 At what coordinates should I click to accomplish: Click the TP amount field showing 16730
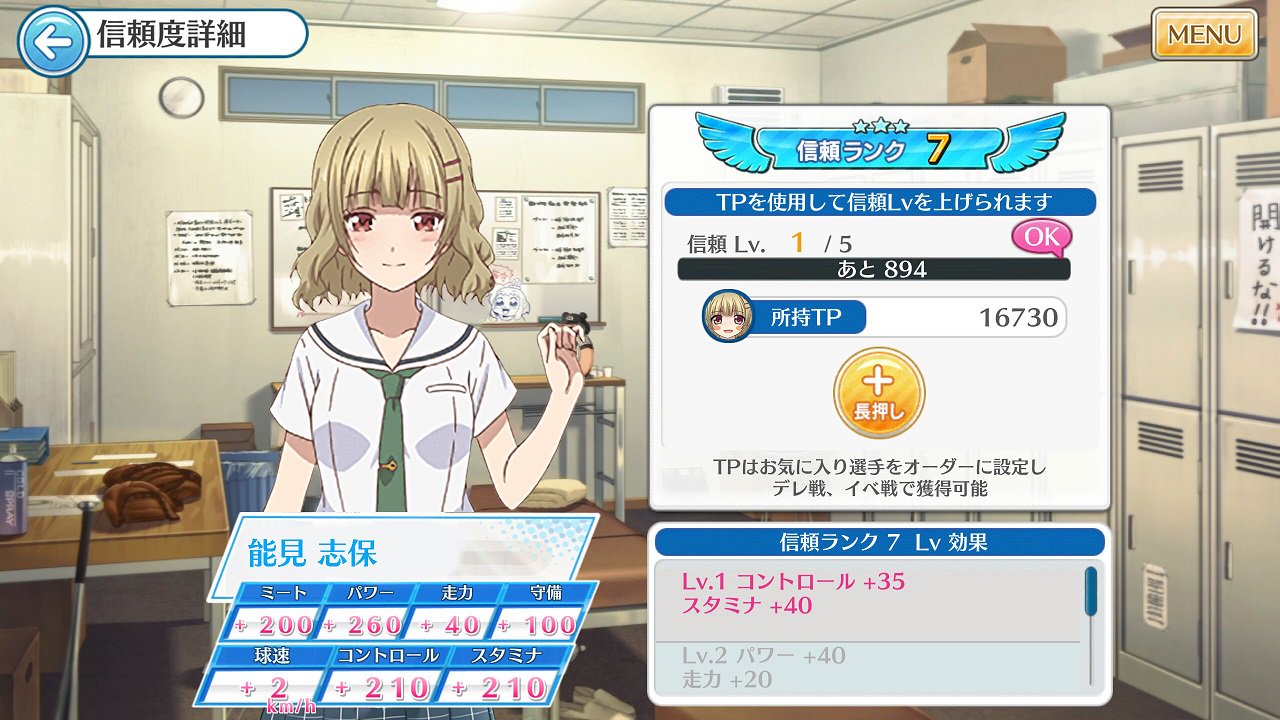[1021, 318]
